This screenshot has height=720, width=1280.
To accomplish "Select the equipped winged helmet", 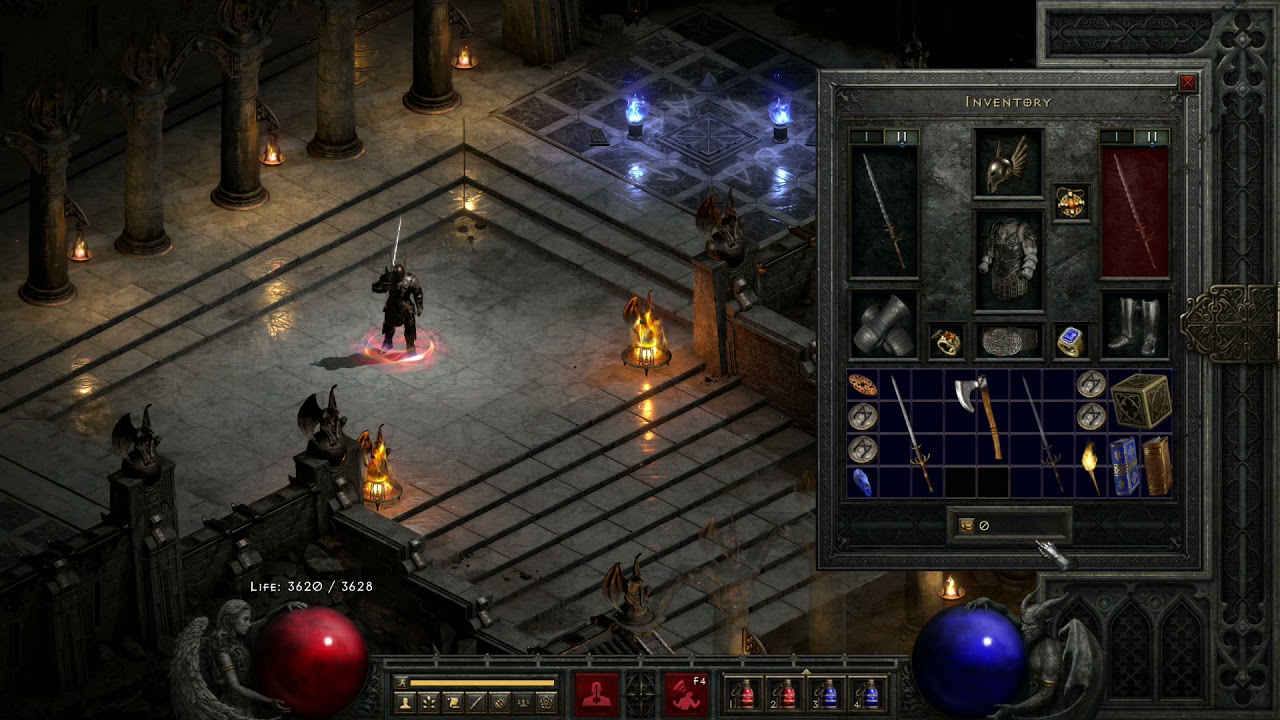I will click(1008, 163).
